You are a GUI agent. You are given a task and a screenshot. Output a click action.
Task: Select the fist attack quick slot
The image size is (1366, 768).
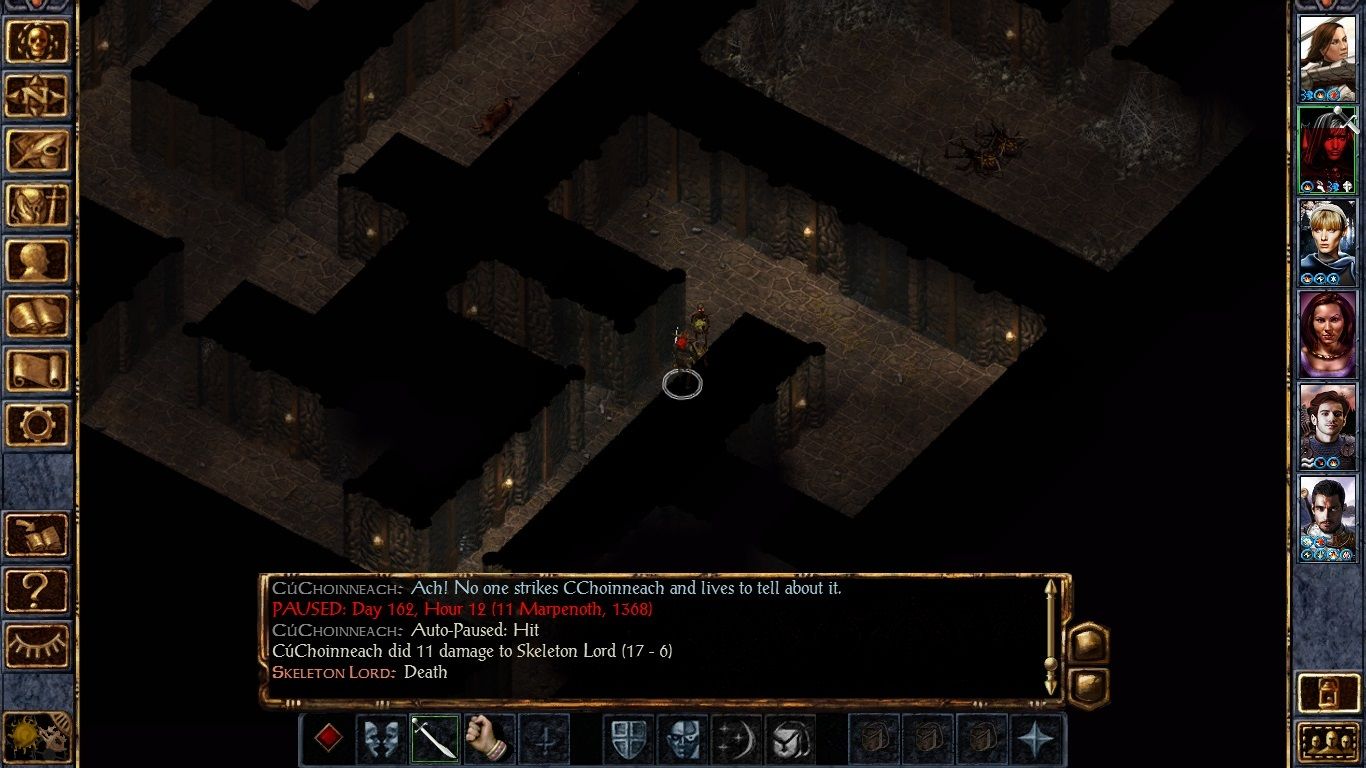click(489, 739)
